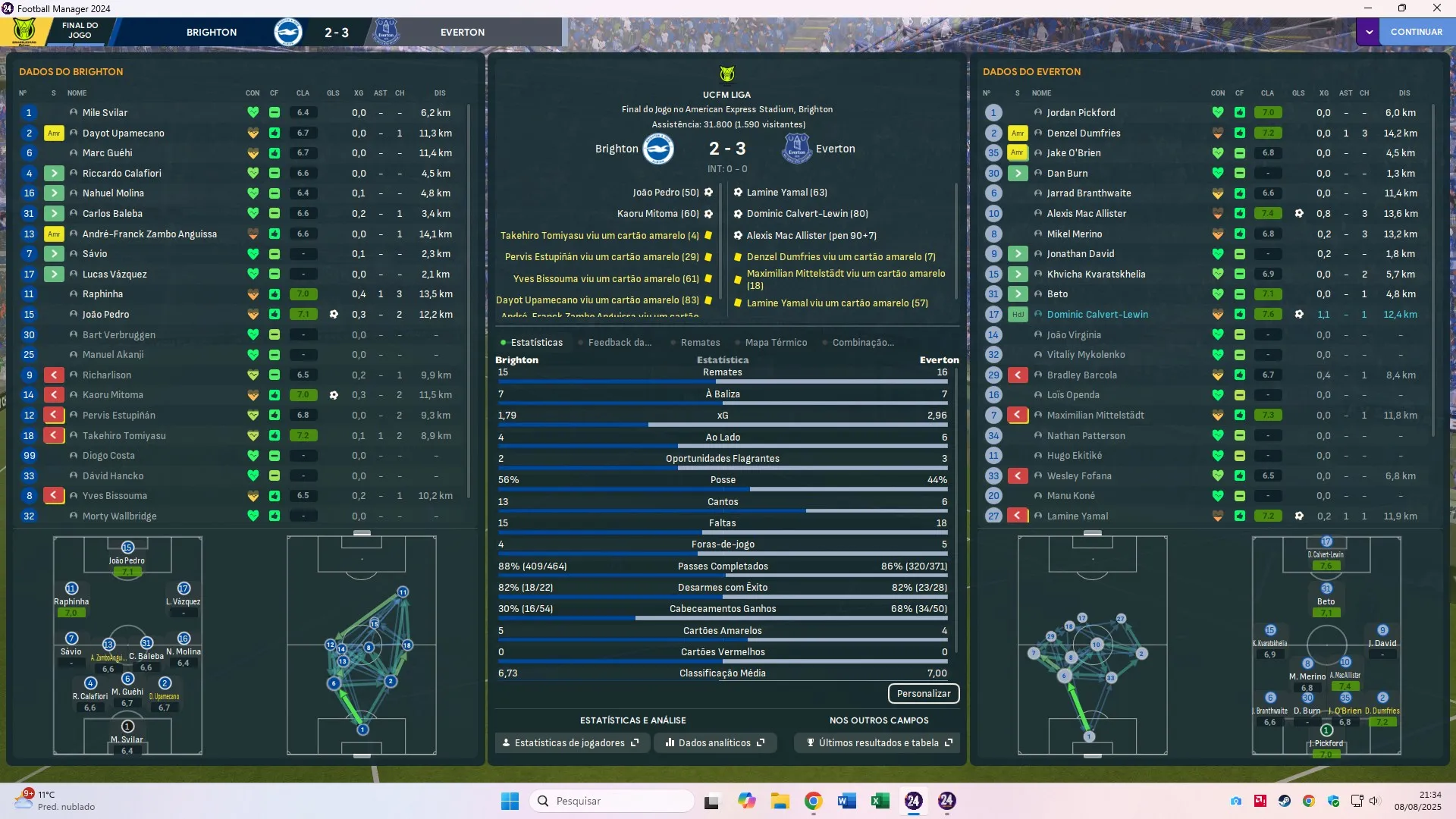
Task: View the Combinação tab
Action: coord(862,343)
